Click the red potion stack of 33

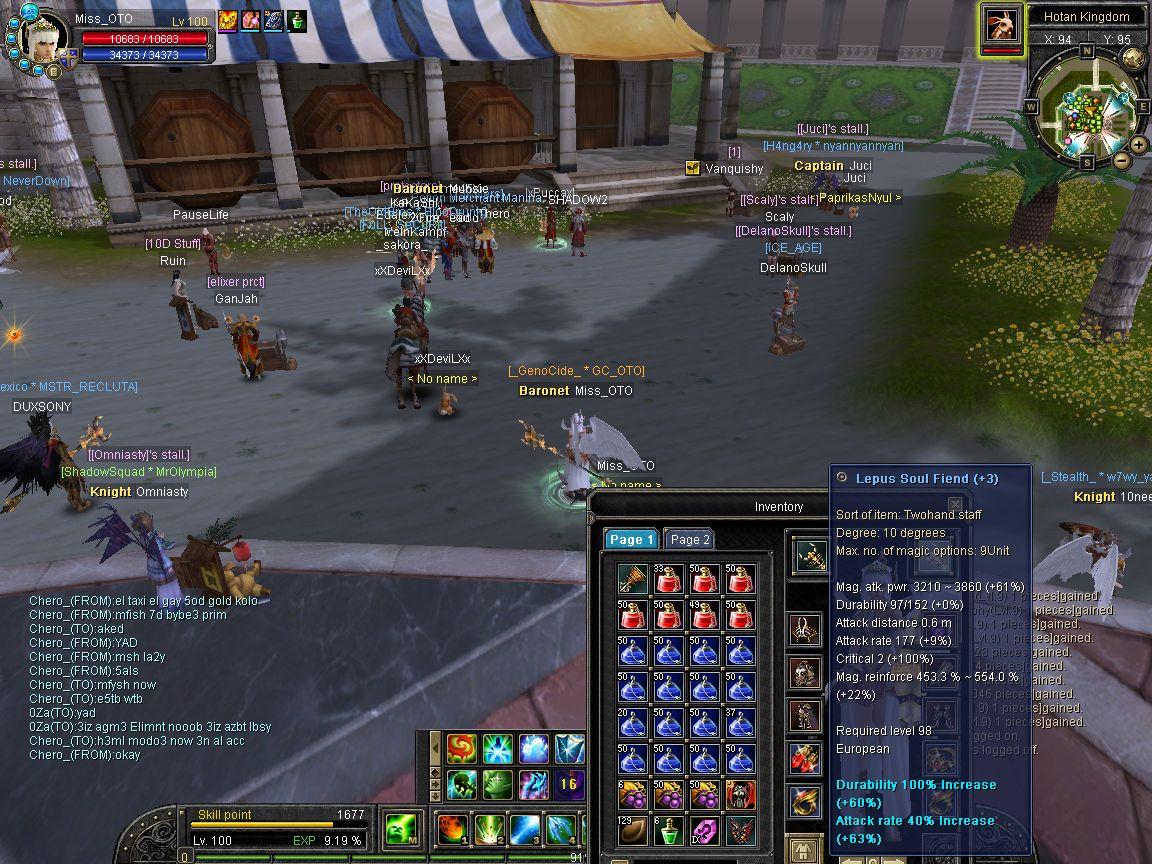pyautogui.click(x=668, y=579)
